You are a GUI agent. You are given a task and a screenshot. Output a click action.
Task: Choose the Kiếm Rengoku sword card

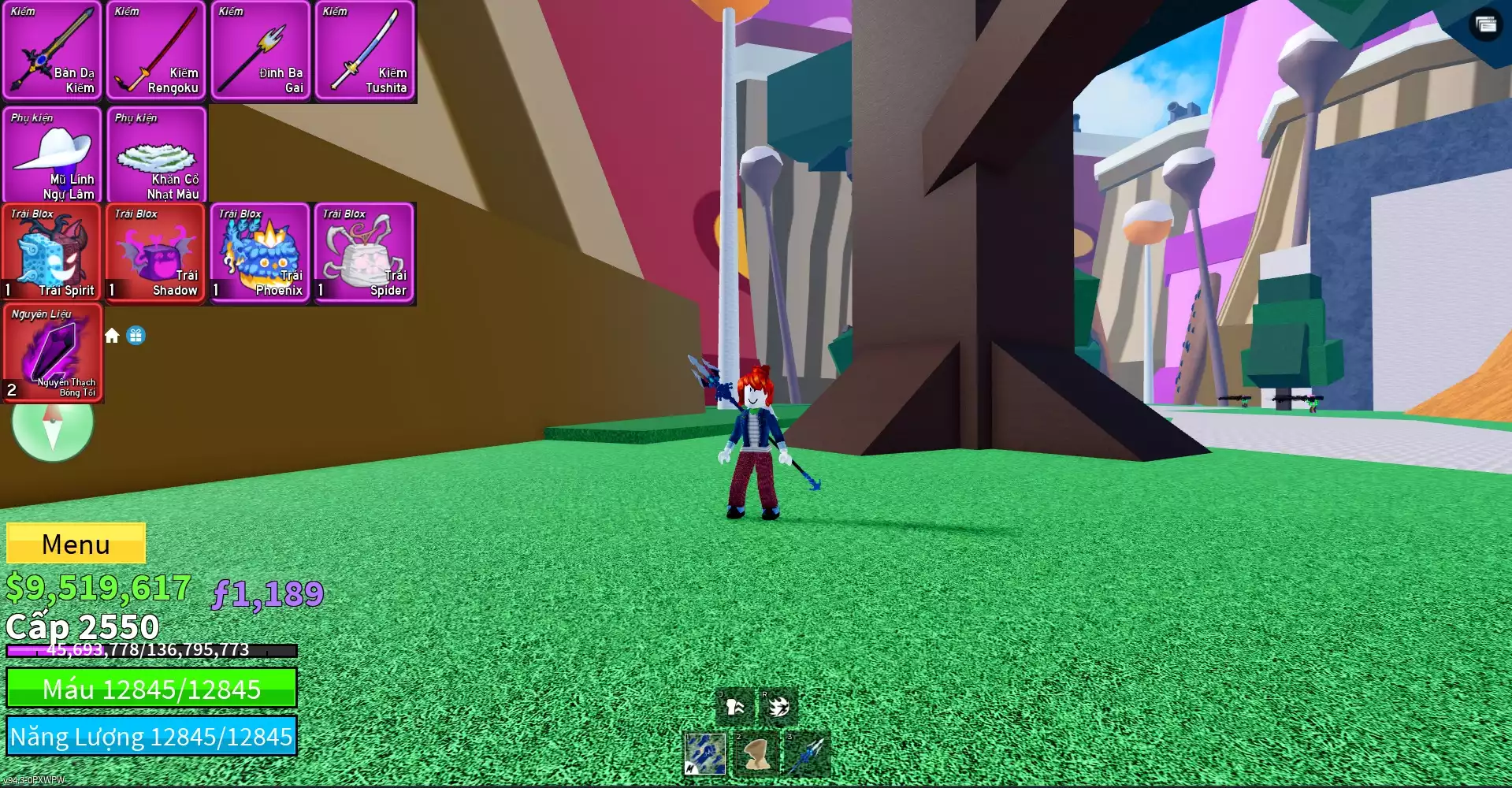click(156, 51)
